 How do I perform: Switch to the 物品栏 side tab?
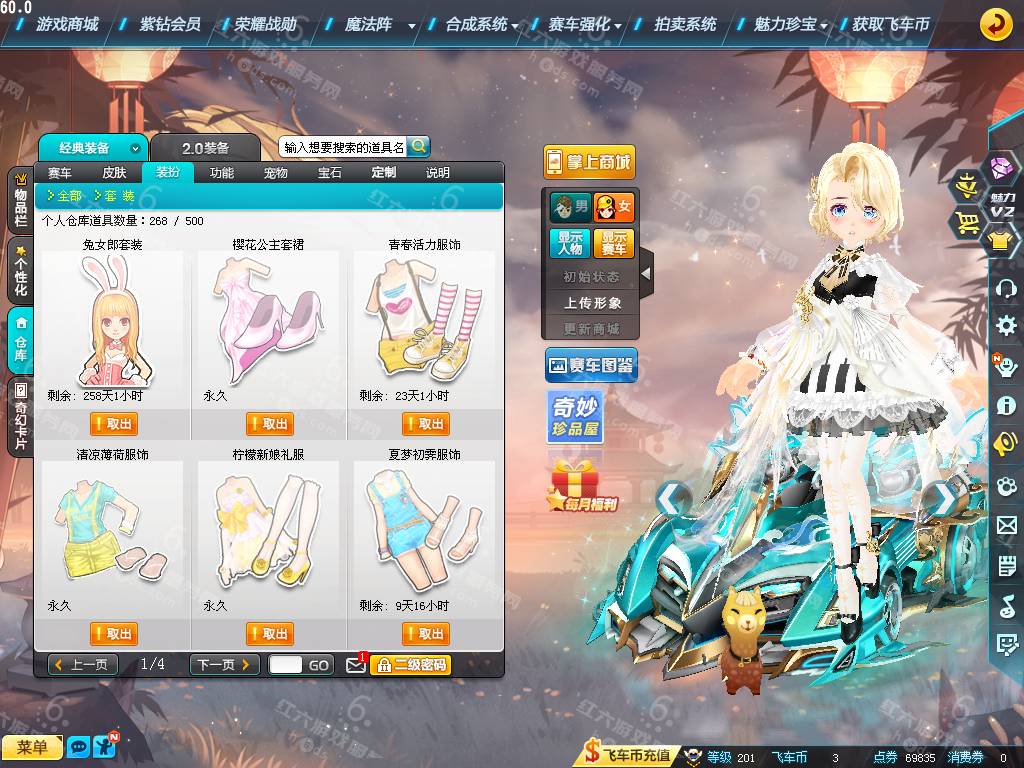click(20, 200)
